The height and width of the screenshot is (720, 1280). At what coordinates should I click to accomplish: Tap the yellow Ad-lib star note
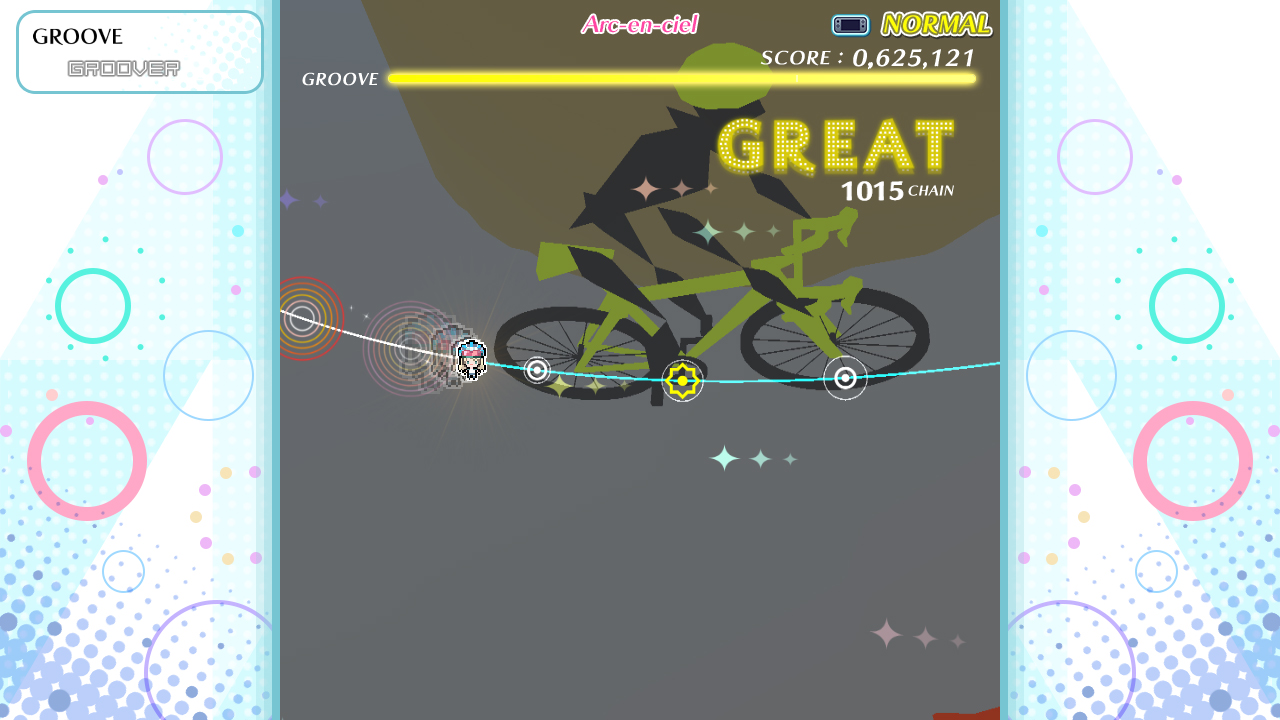[683, 380]
